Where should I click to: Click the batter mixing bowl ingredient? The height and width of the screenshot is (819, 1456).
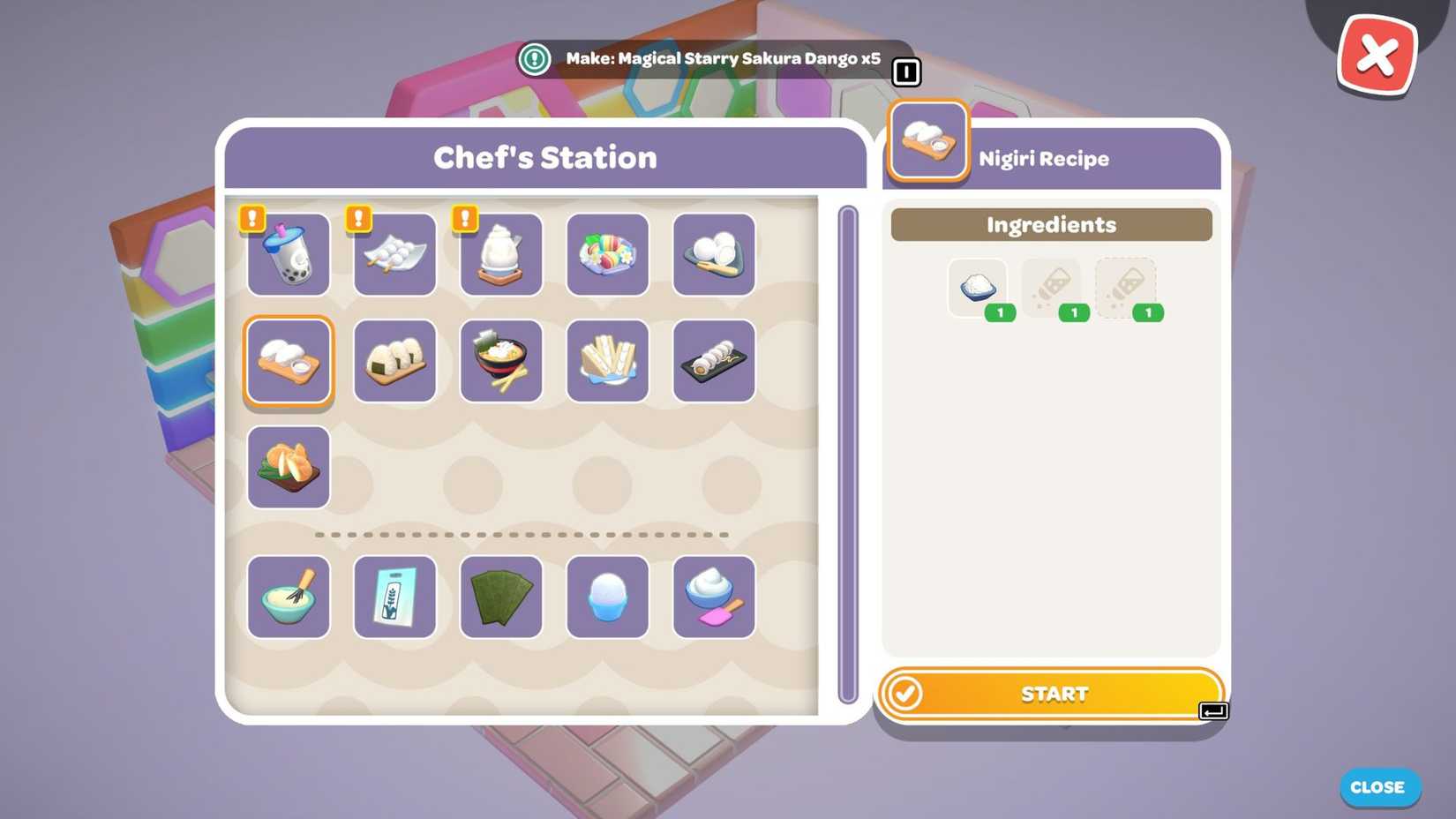click(x=288, y=597)
